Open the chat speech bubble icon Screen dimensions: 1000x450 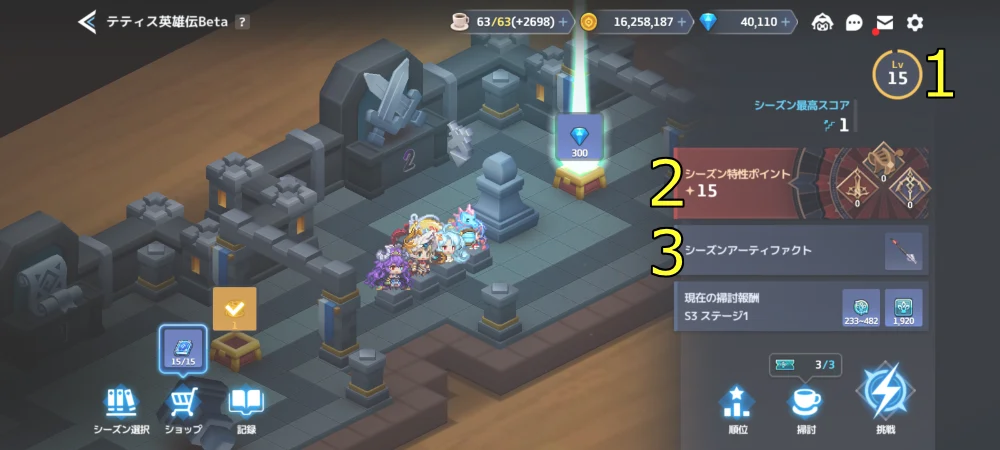tap(854, 23)
